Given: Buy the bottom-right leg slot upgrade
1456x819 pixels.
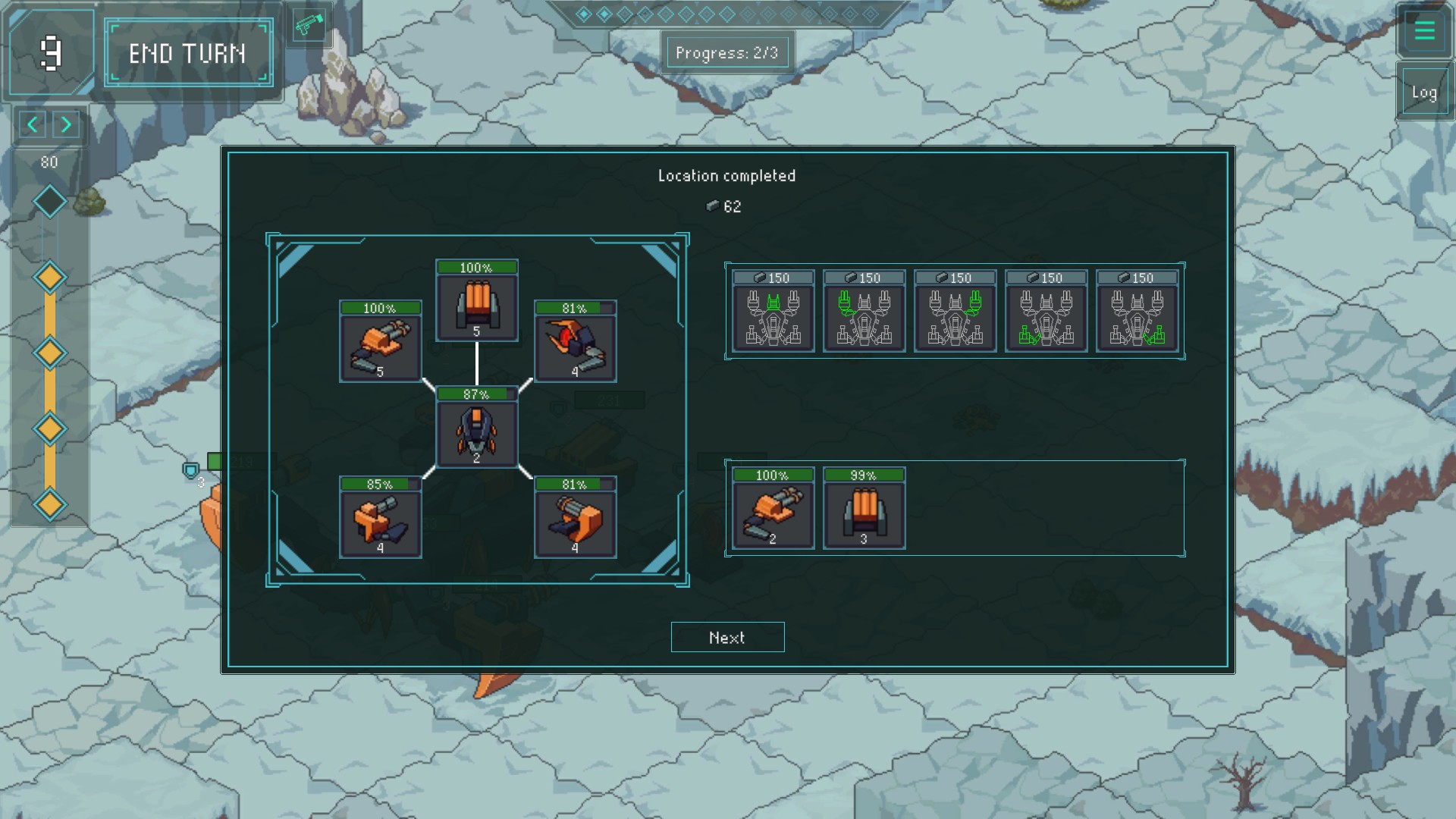Looking at the screenshot, I should tap(1137, 311).
